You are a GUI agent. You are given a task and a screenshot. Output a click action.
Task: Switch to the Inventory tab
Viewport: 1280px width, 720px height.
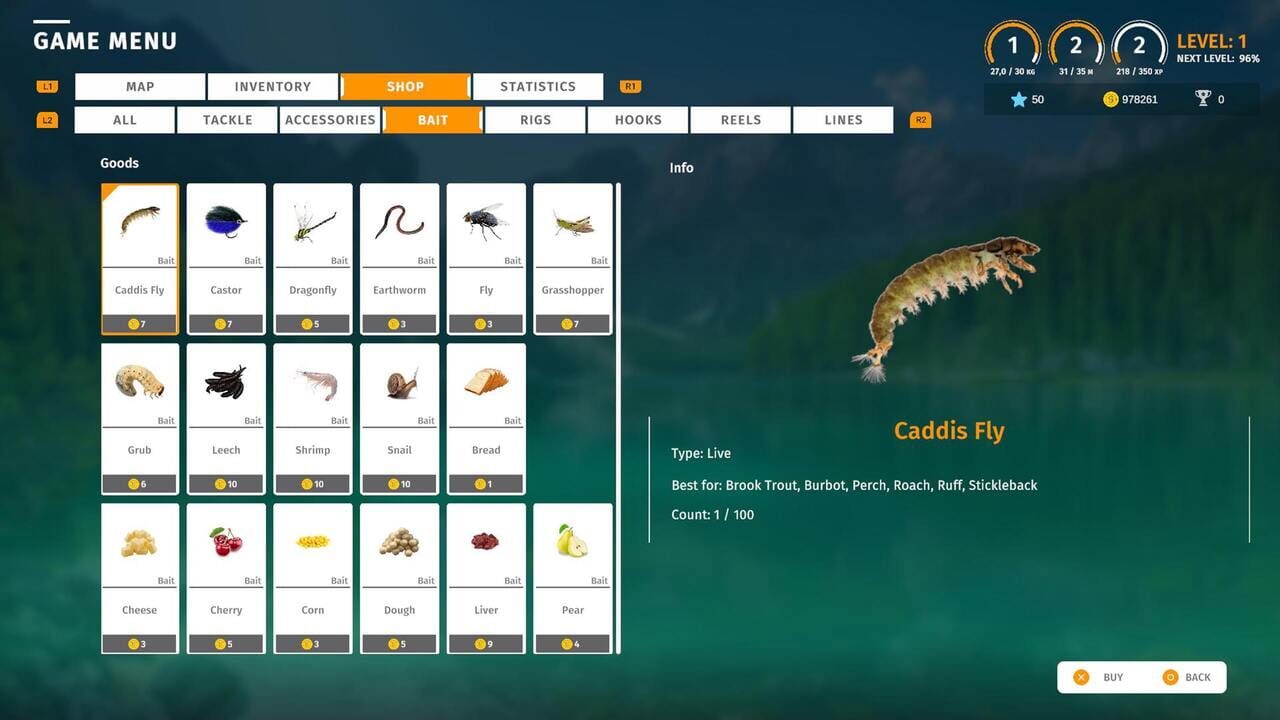pyautogui.click(x=272, y=87)
